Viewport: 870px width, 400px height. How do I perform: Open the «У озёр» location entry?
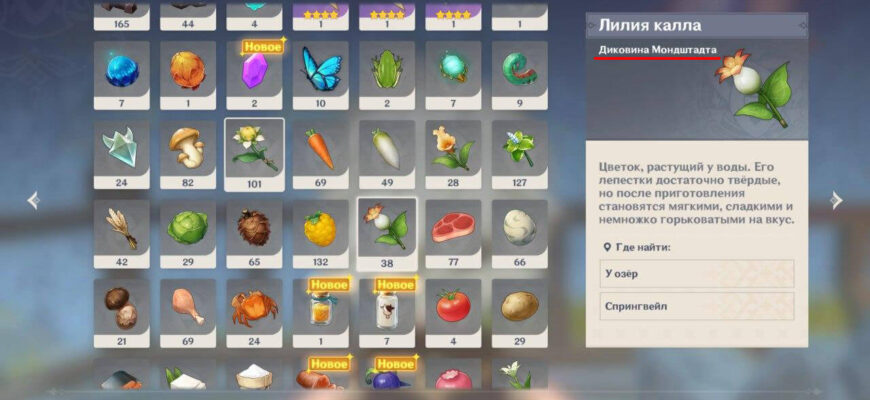[x=697, y=274]
